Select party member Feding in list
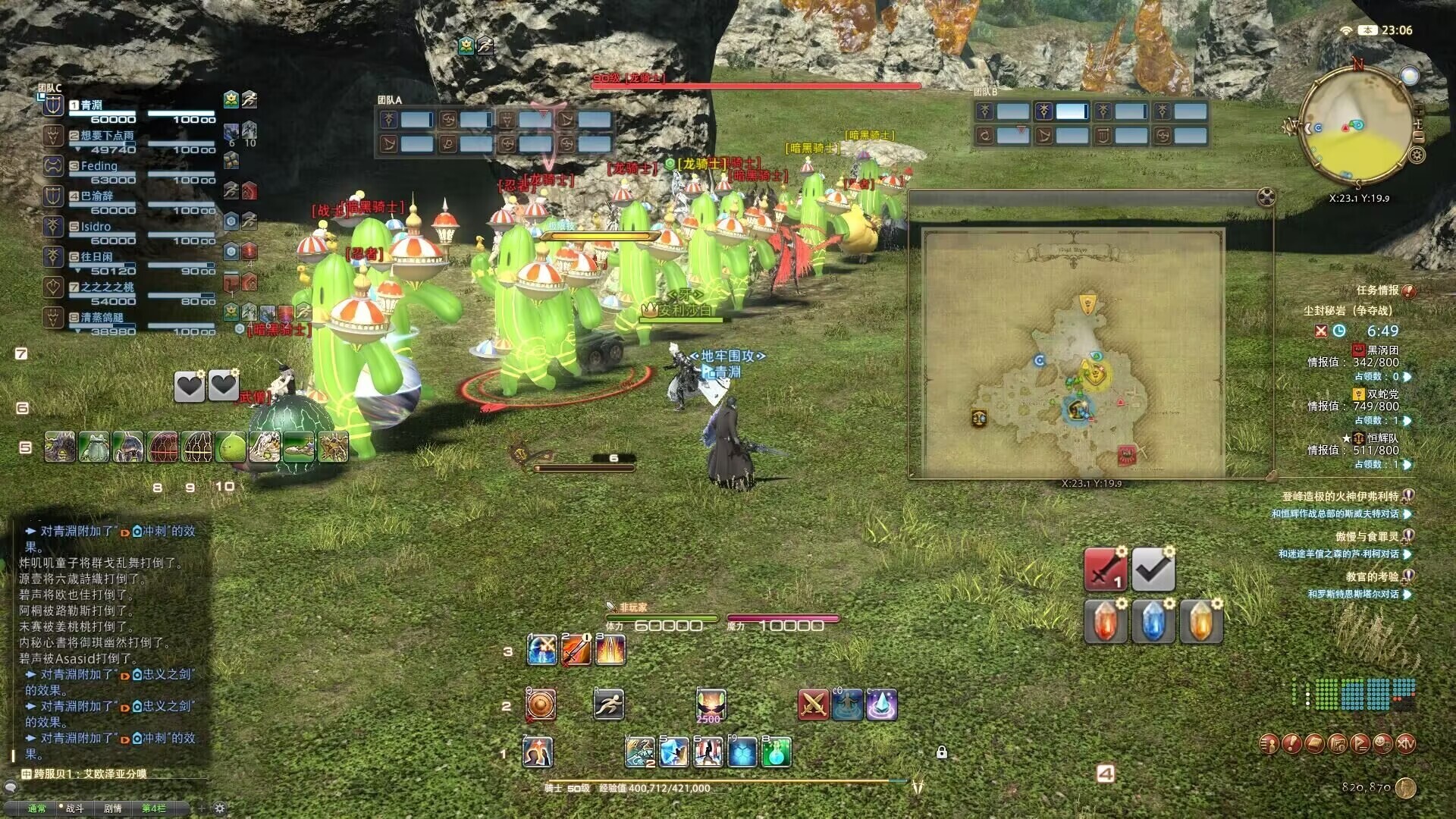Image resolution: width=1456 pixels, height=819 pixels. (x=99, y=166)
